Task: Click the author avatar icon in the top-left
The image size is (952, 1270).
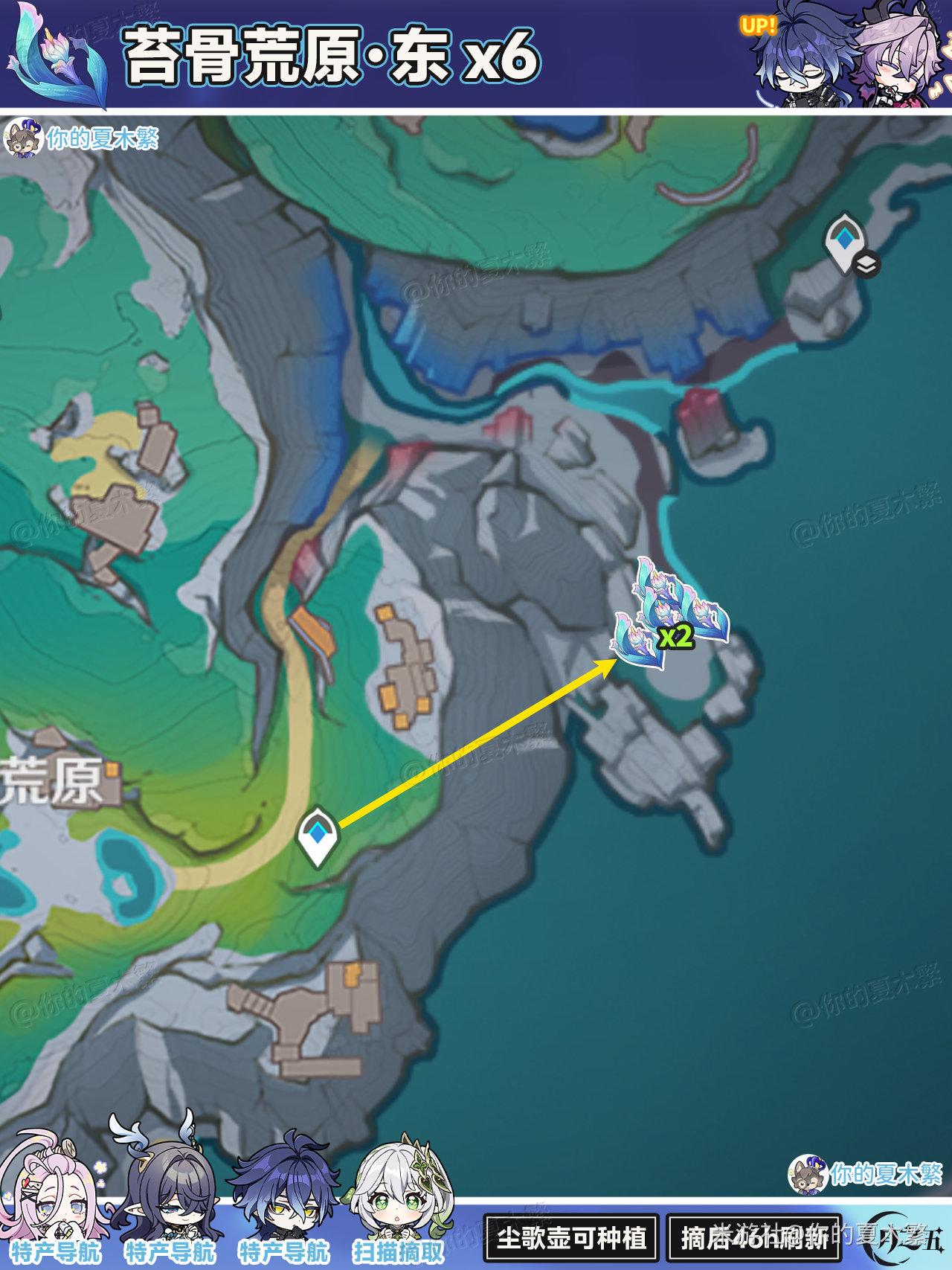Action: [25, 138]
